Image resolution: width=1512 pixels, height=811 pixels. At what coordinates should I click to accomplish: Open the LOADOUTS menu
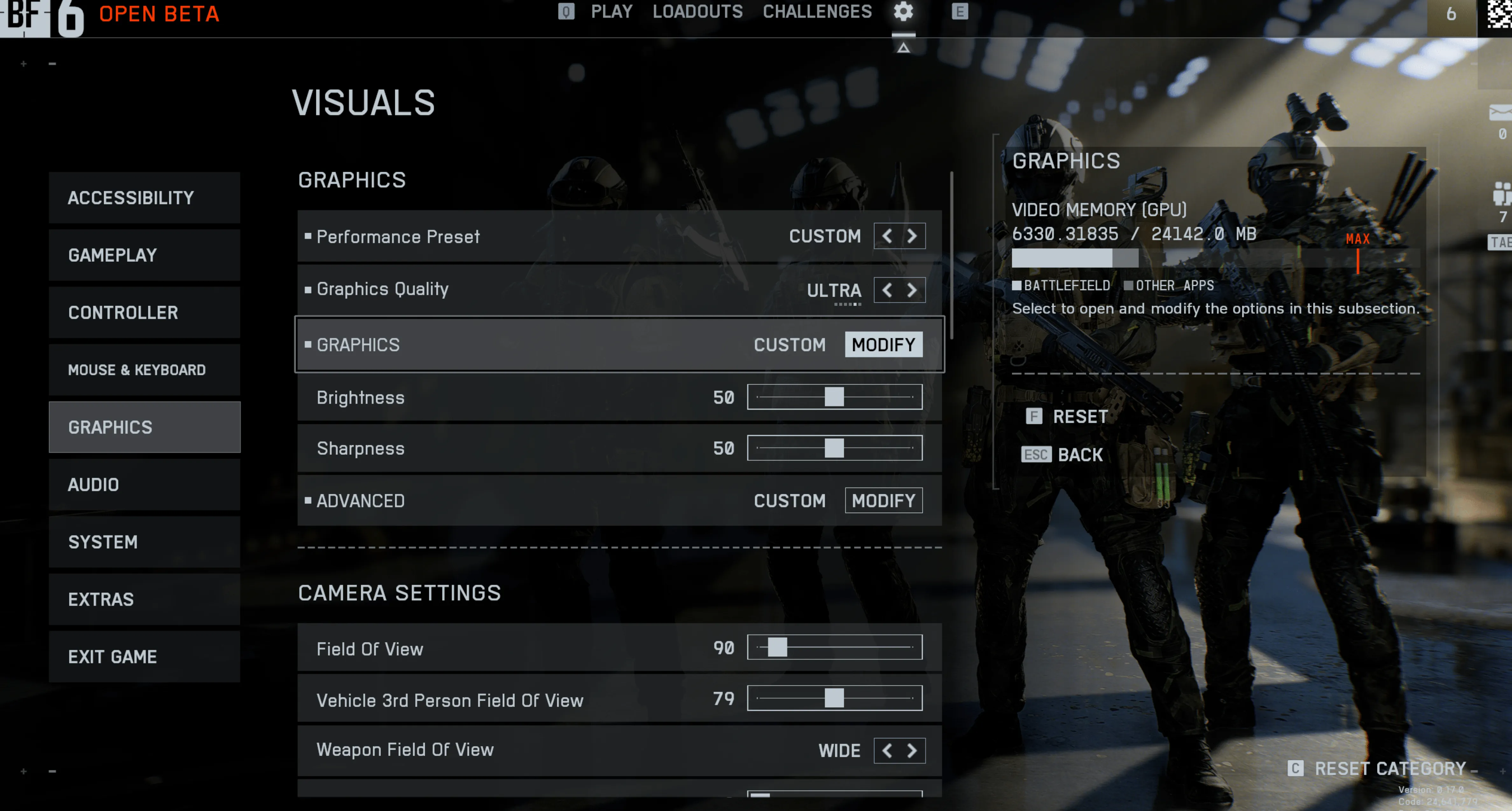(697, 12)
